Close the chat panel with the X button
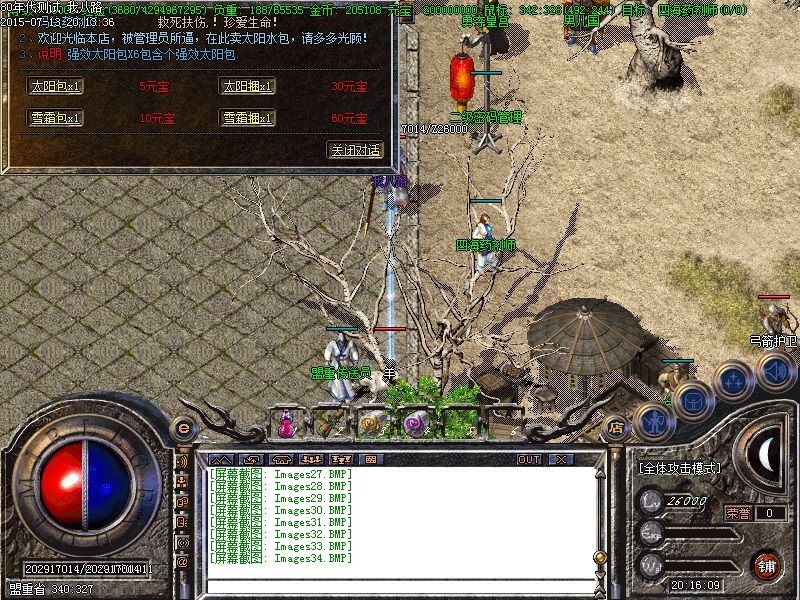 point(561,459)
